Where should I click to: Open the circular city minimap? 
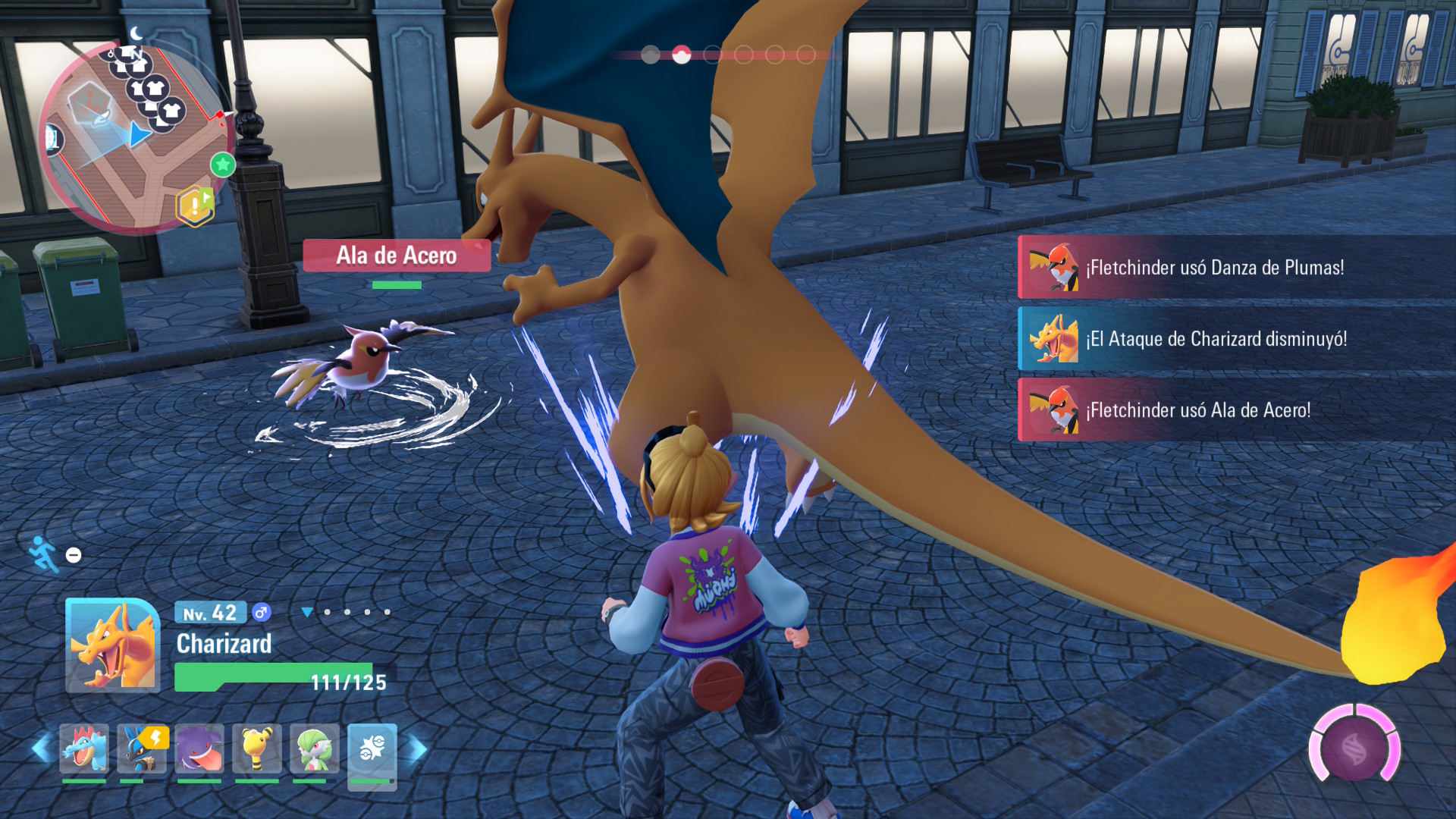tap(135, 136)
